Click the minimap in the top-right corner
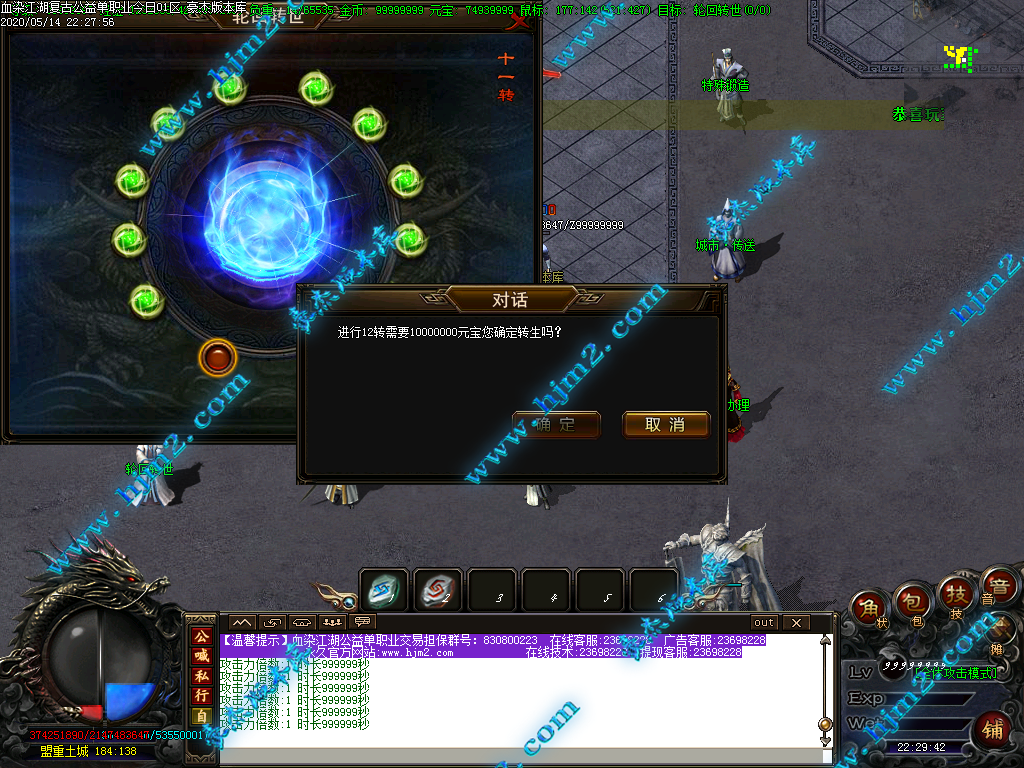The height and width of the screenshot is (768, 1024). pos(960,56)
